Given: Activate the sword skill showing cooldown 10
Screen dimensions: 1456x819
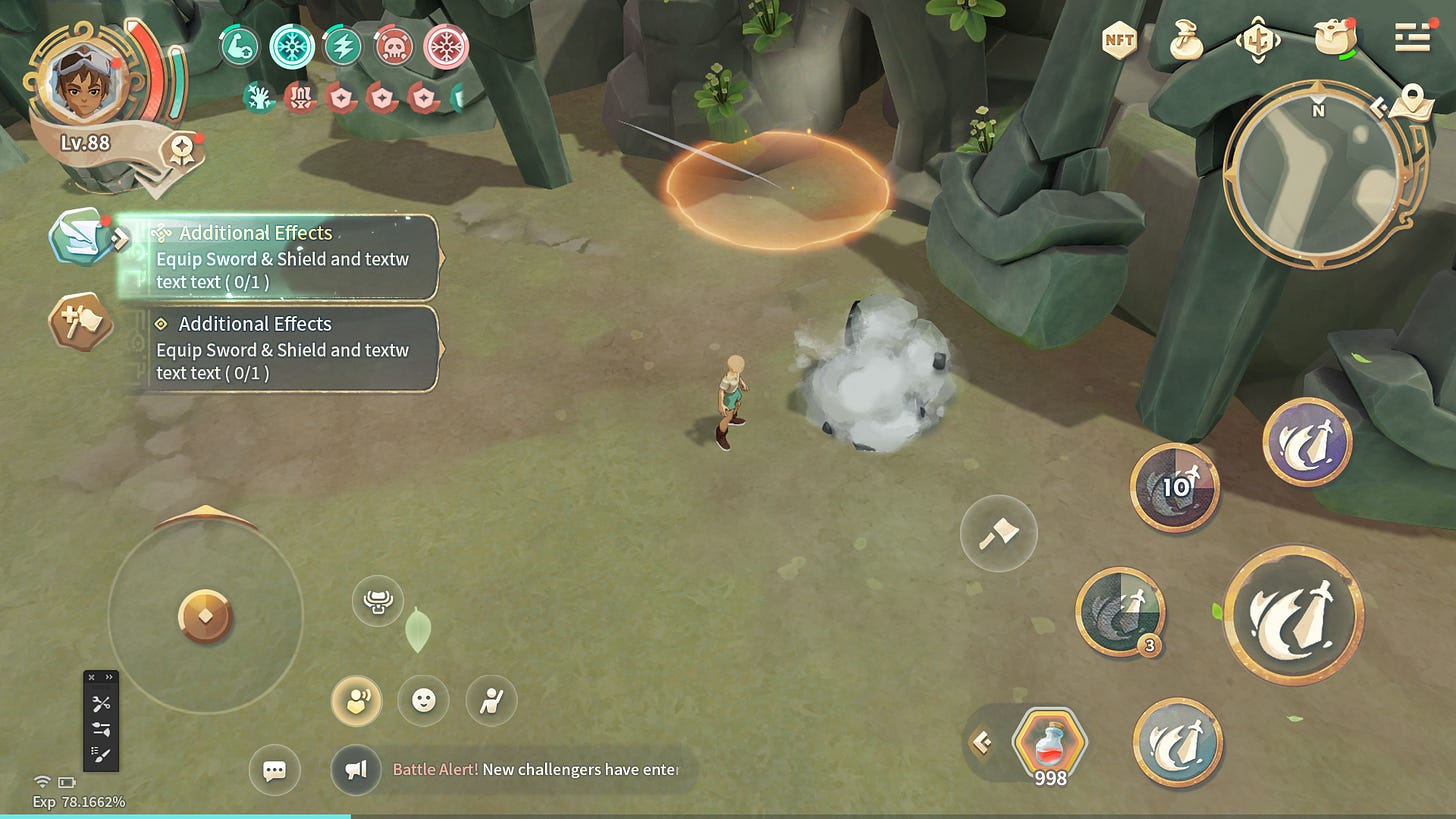Looking at the screenshot, I should click(x=1175, y=487).
